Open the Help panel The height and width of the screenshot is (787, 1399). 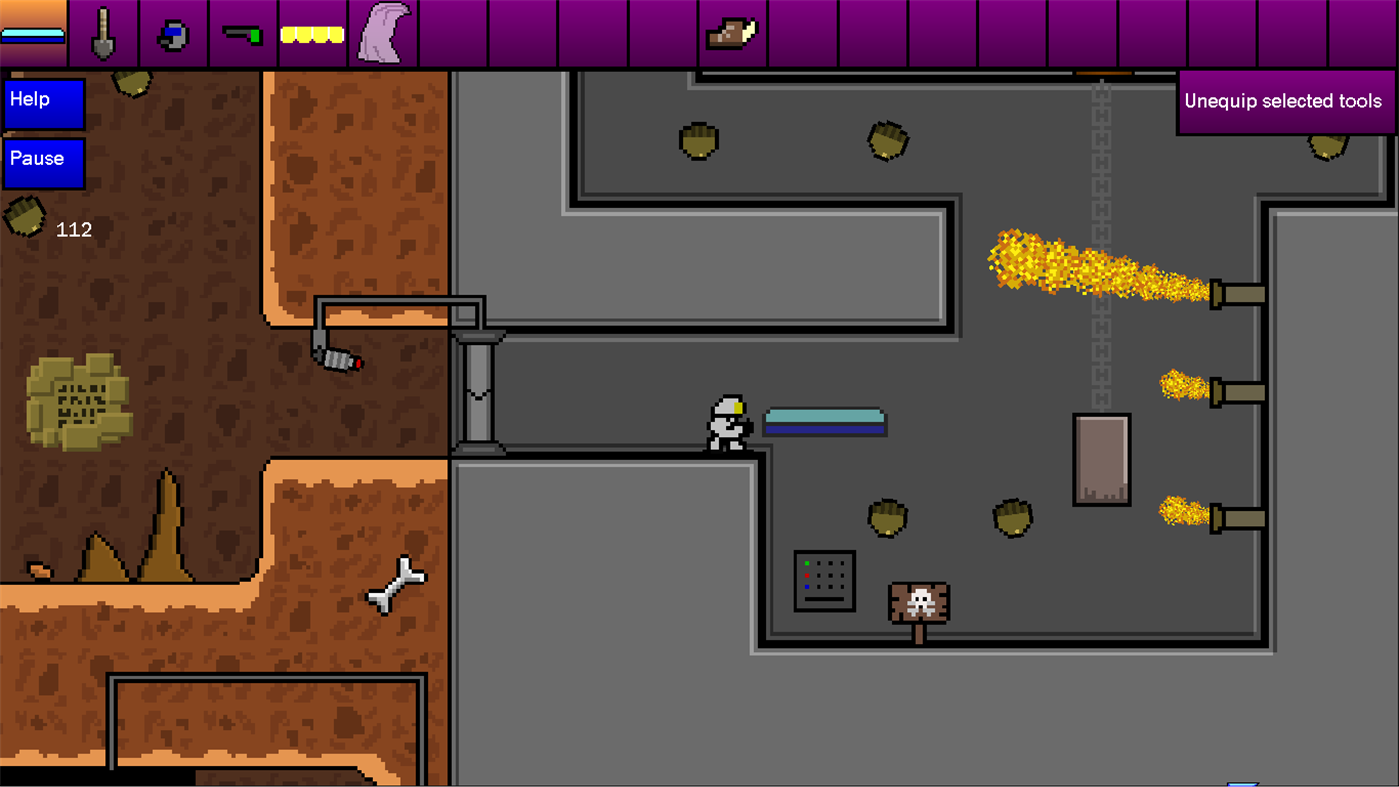tap(43, 103)
